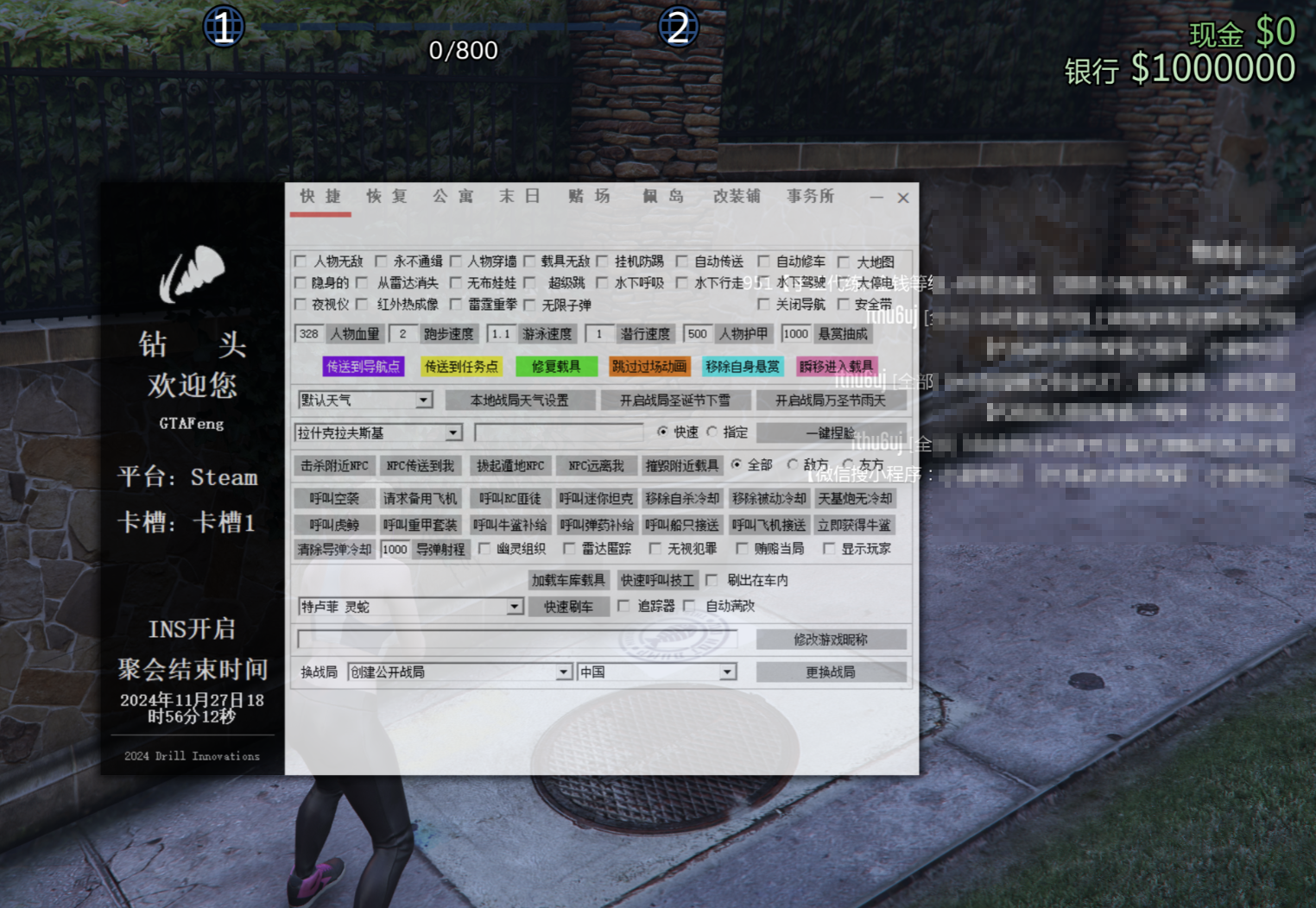
Task: Select the 赌场 tab
Action: pos(589,197)
